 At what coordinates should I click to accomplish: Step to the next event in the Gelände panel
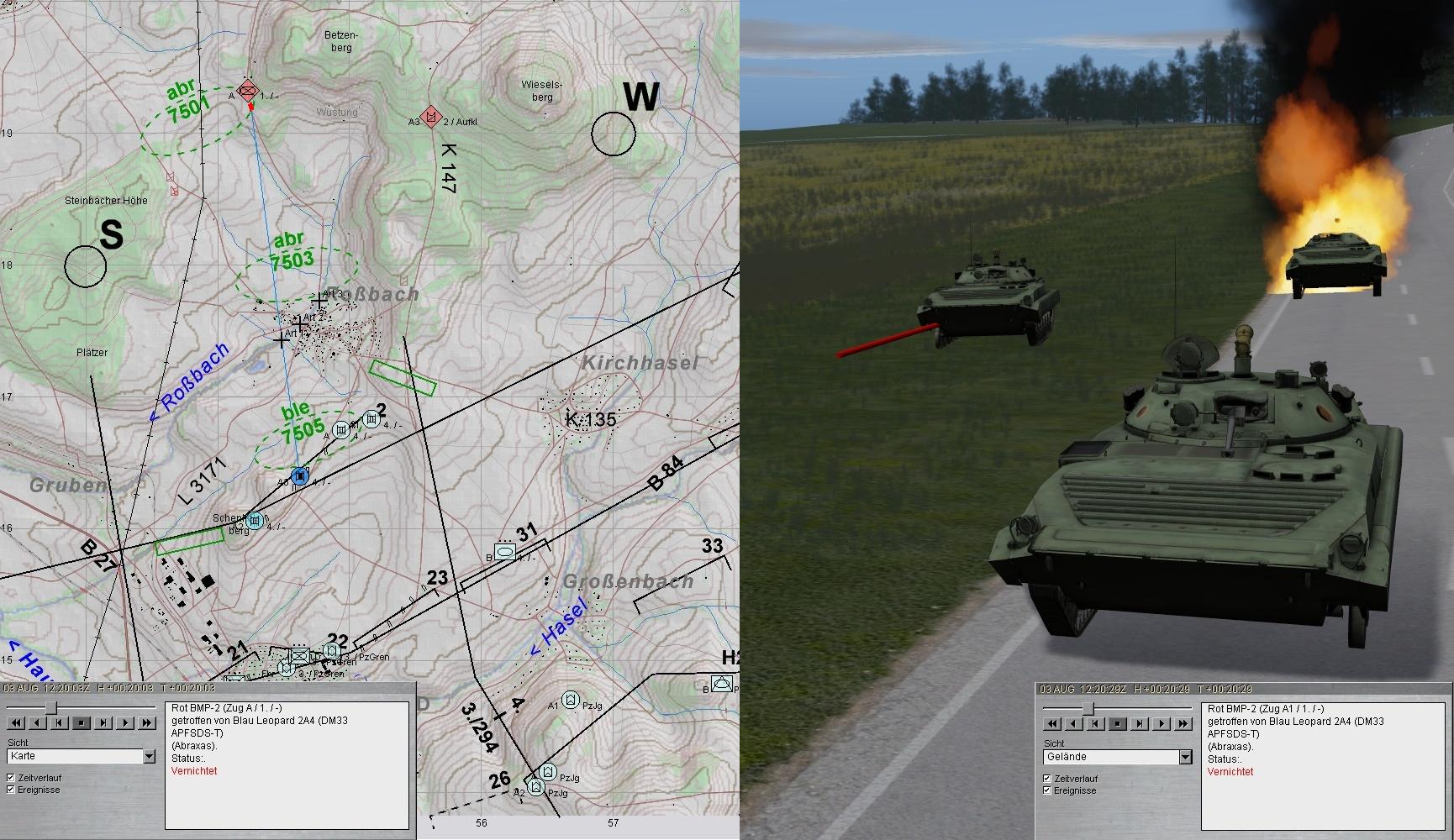(1140, 723)
